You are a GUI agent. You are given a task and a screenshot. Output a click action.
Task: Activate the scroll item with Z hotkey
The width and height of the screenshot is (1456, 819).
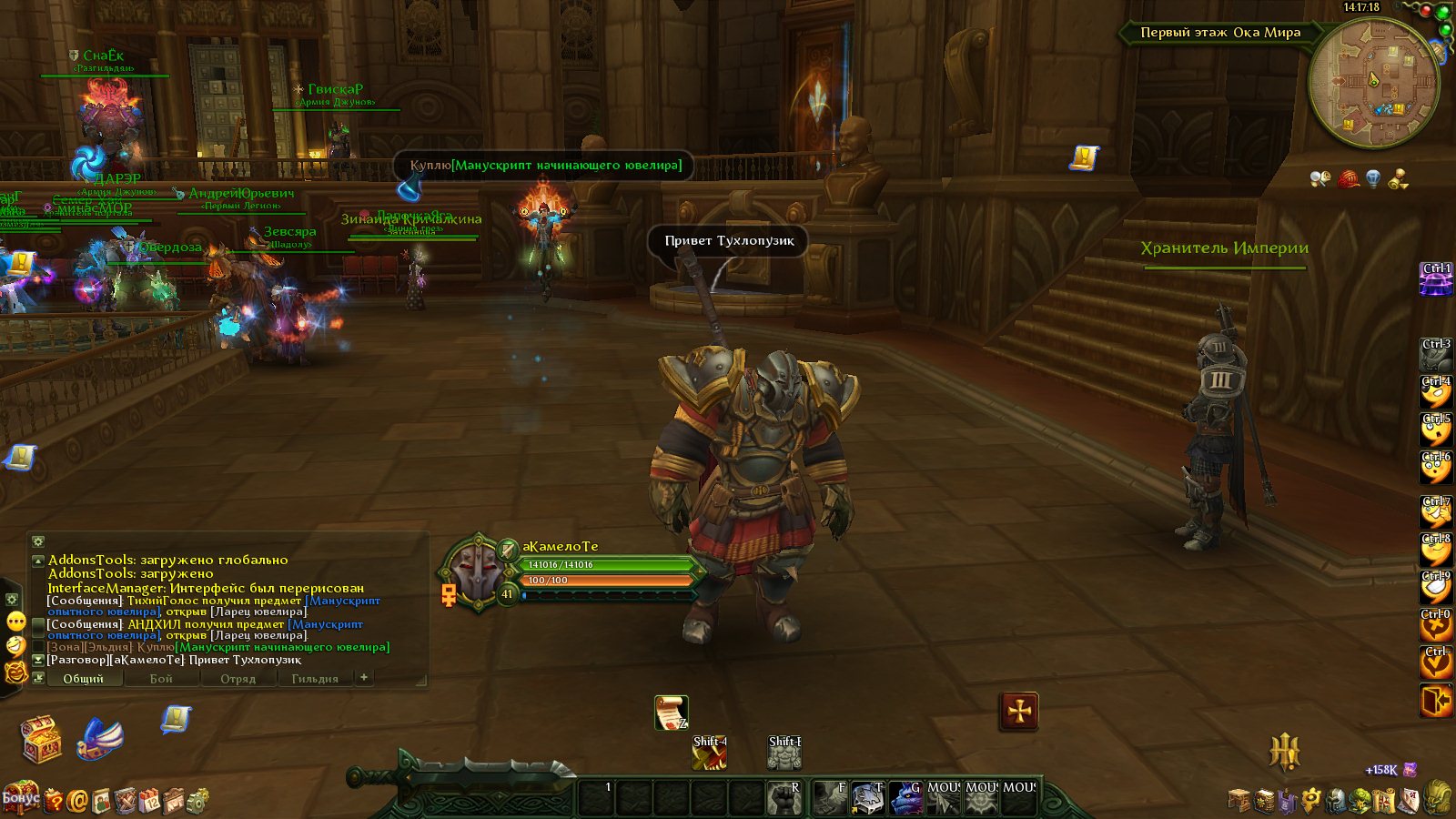coord(671,713)
